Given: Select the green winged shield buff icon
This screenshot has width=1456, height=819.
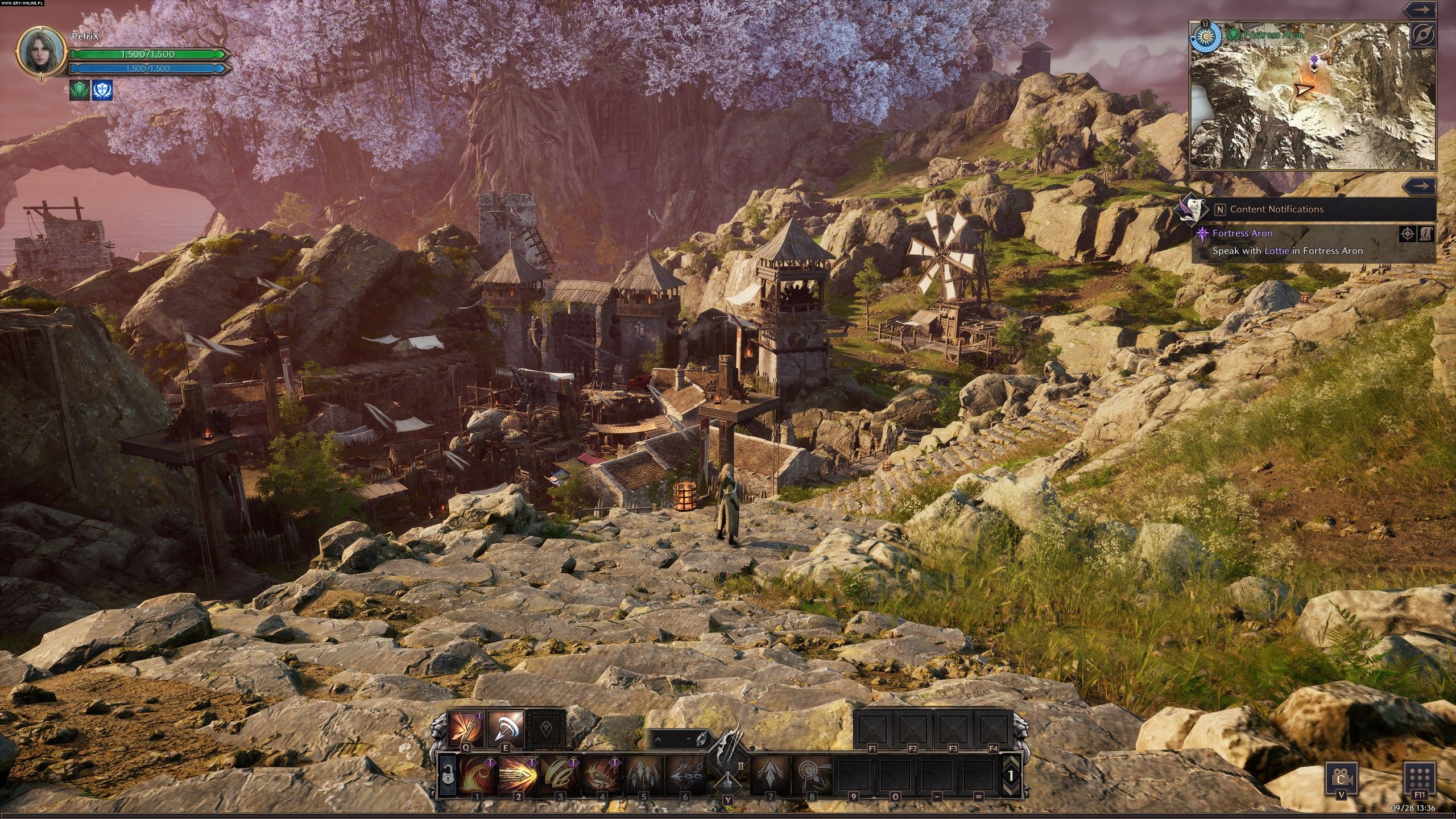Looking at the screenshot, I should (x=80, y=90).
